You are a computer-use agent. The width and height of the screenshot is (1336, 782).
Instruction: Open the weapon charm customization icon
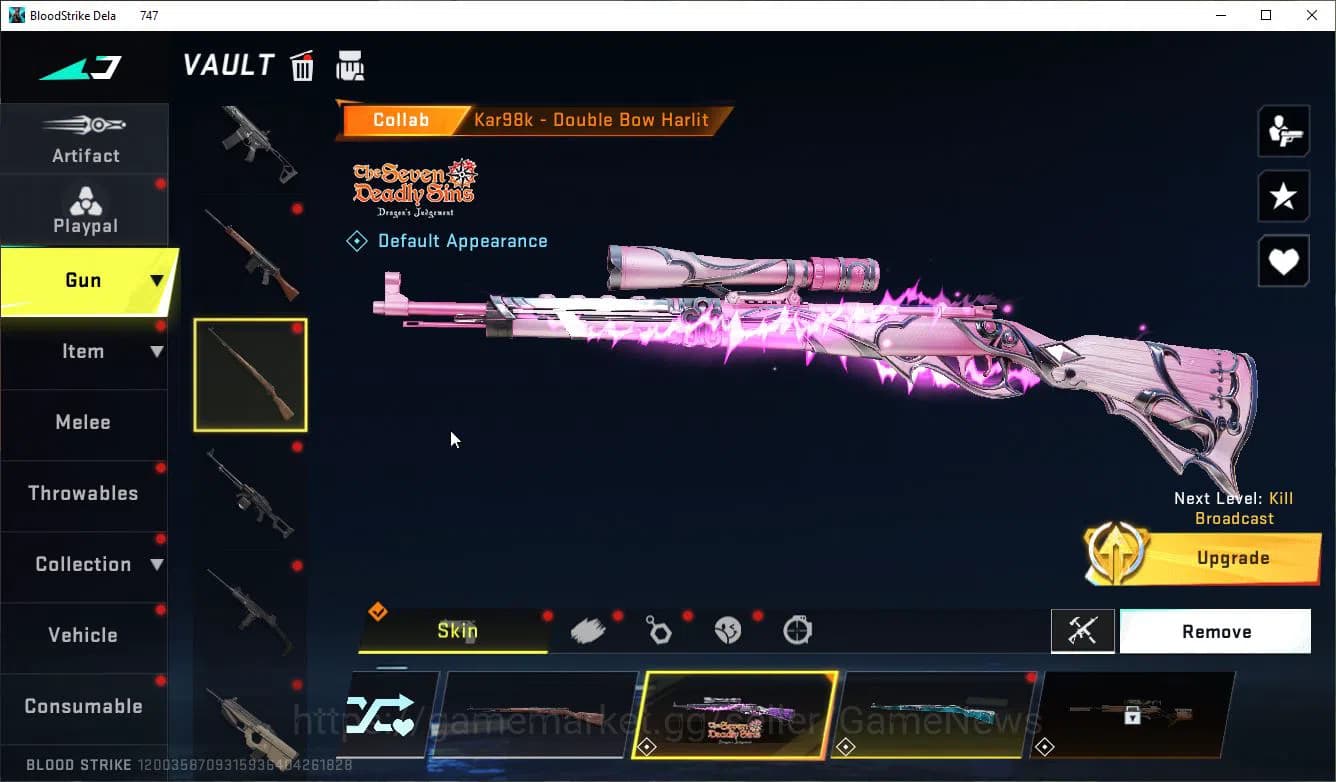coord(659,630)
